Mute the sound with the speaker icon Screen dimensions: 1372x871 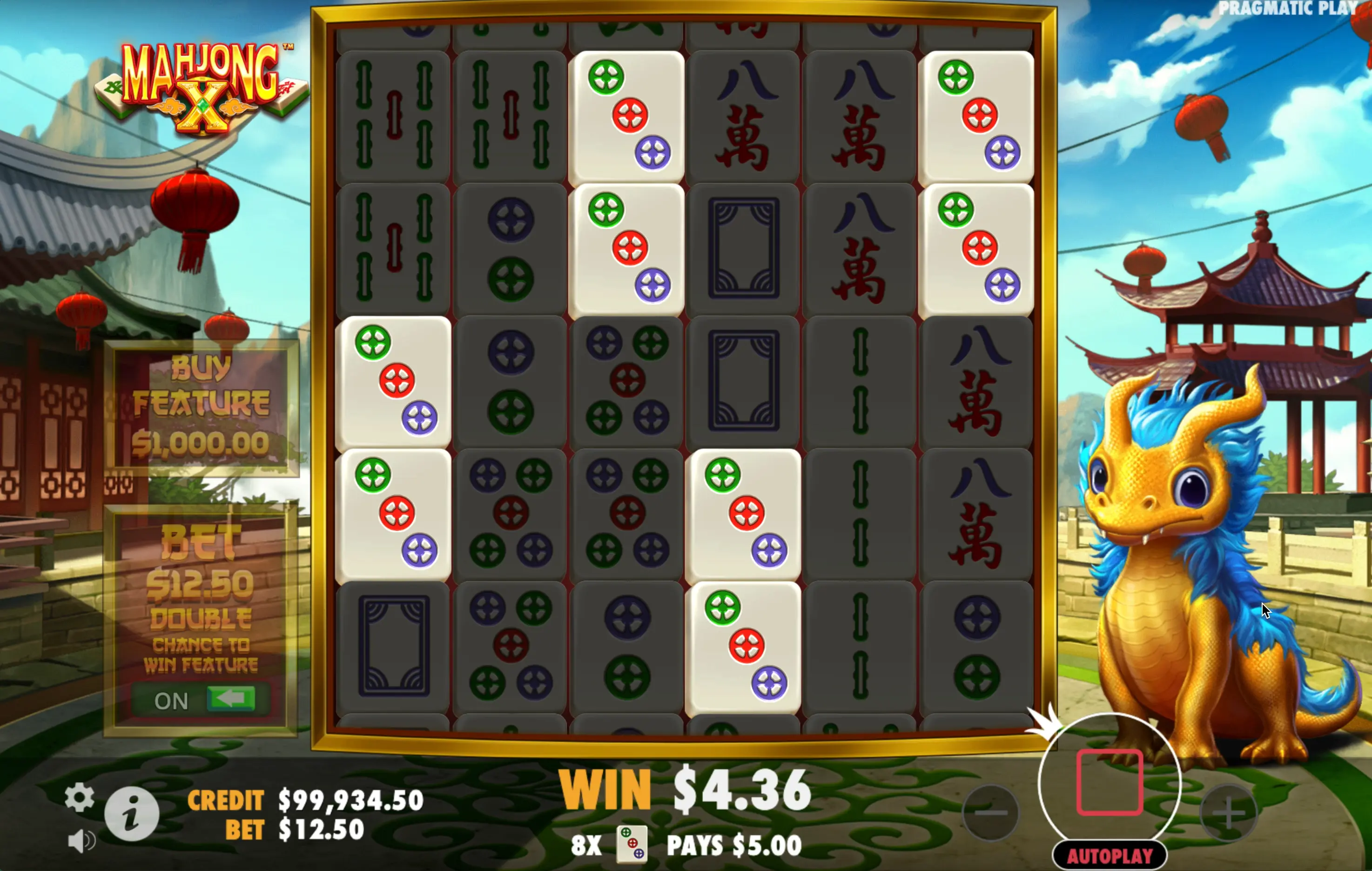pyautogui.click(x=81, y=841)
